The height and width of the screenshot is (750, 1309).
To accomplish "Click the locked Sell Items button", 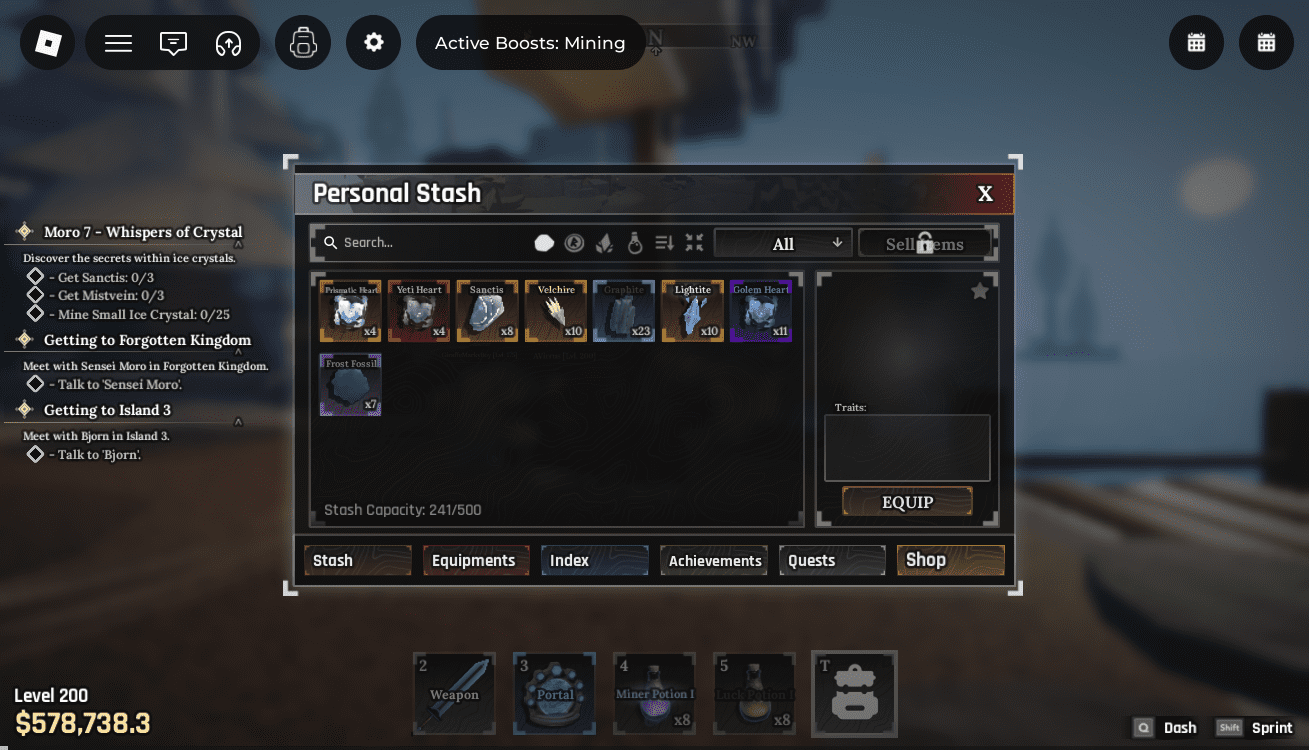I will coord(925,242).
